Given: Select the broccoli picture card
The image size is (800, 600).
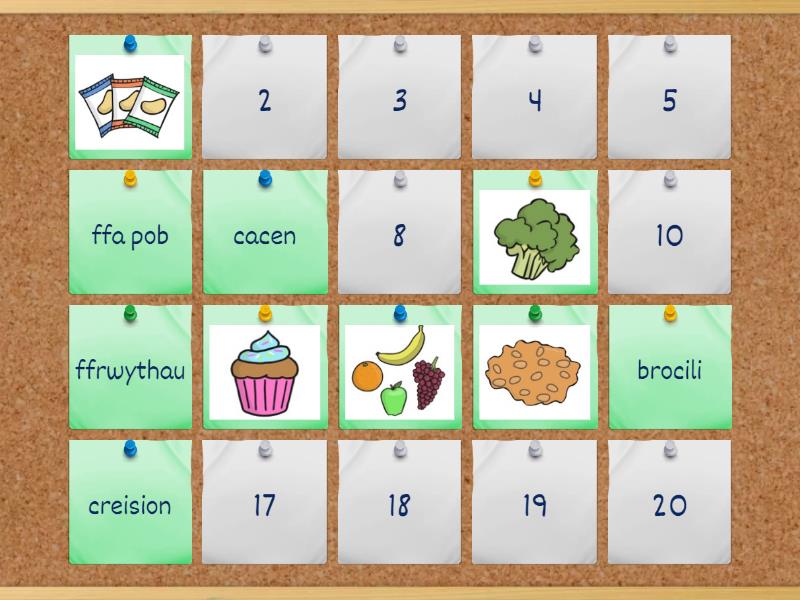Looking at the screenshot, I should (534, 235).
